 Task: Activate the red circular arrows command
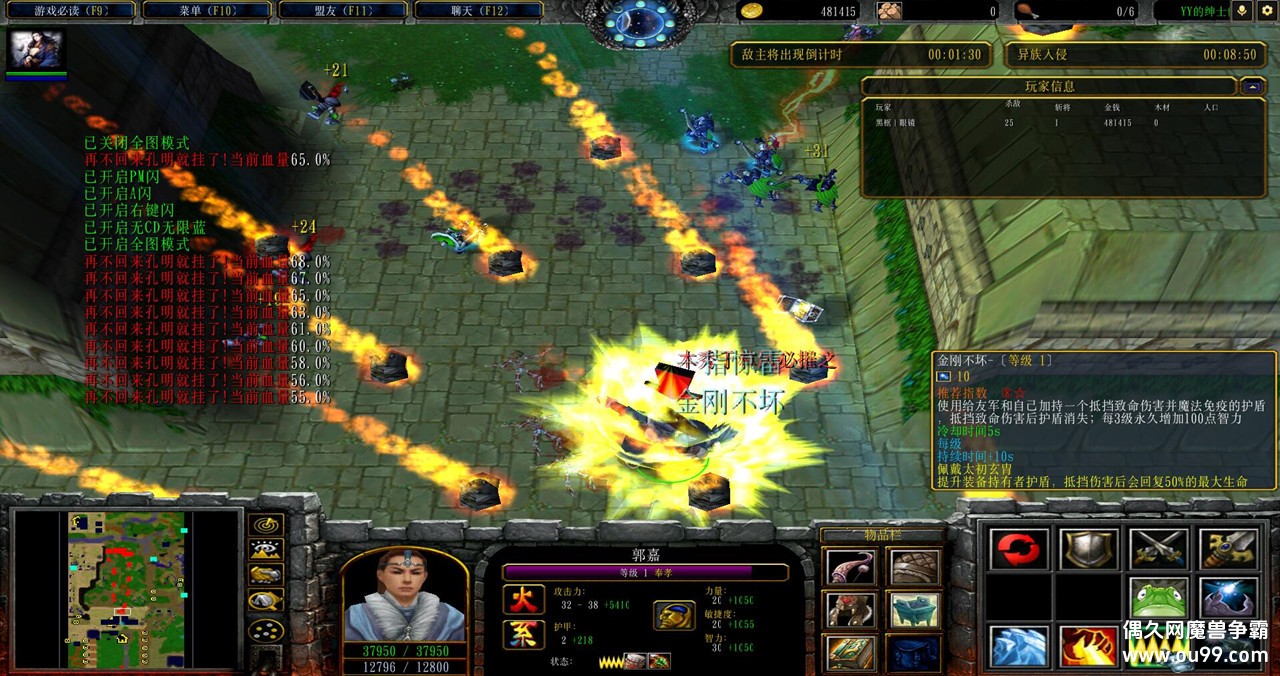(1019, 549)
